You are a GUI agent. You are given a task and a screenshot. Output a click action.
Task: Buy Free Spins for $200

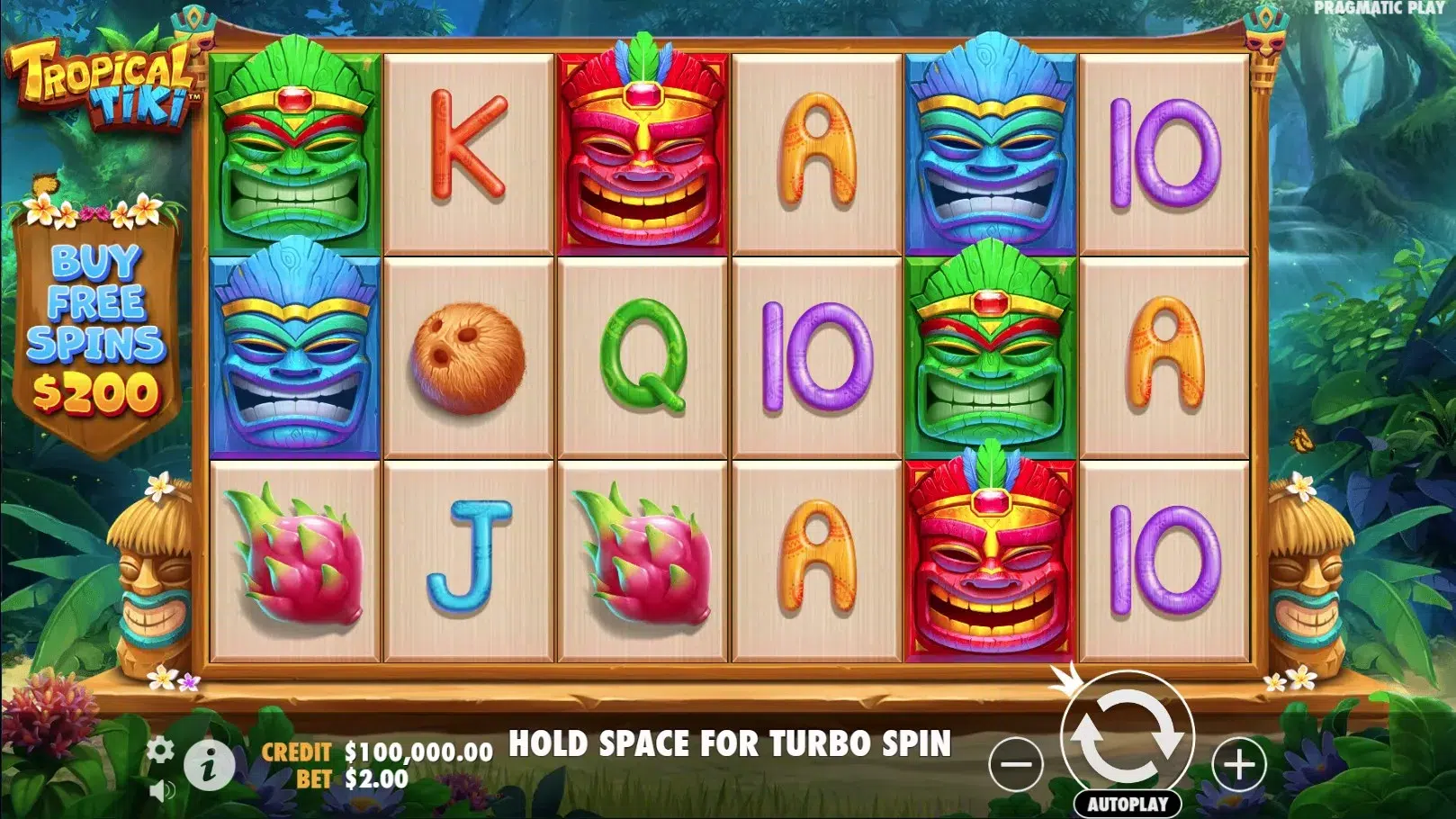coord(96,330)
